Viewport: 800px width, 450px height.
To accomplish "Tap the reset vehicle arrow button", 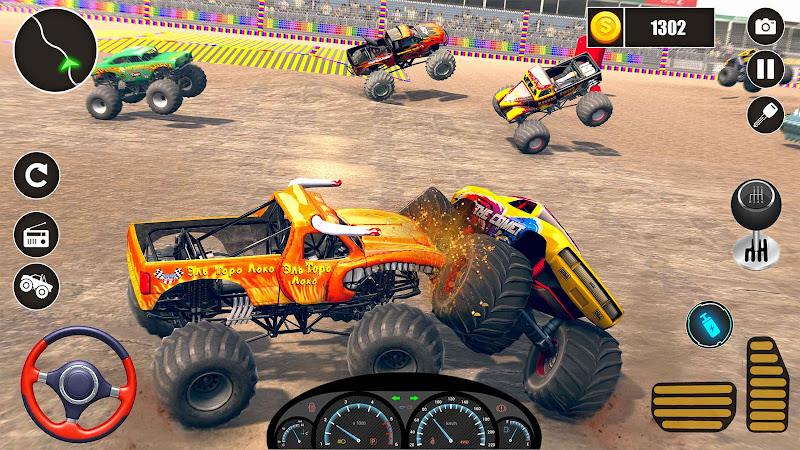I will [x=36, y=178].
